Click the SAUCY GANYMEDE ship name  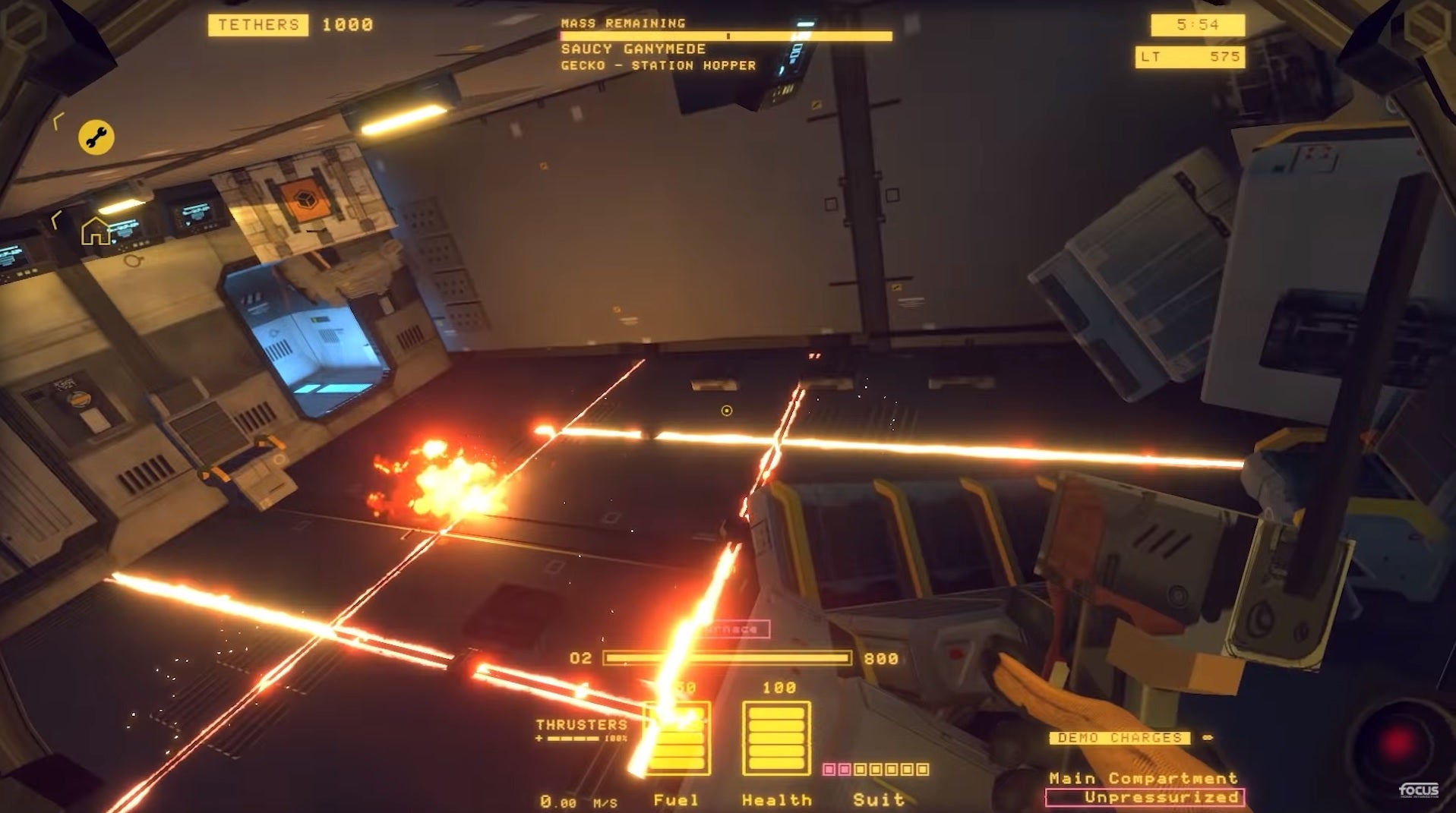click(632, 49)
